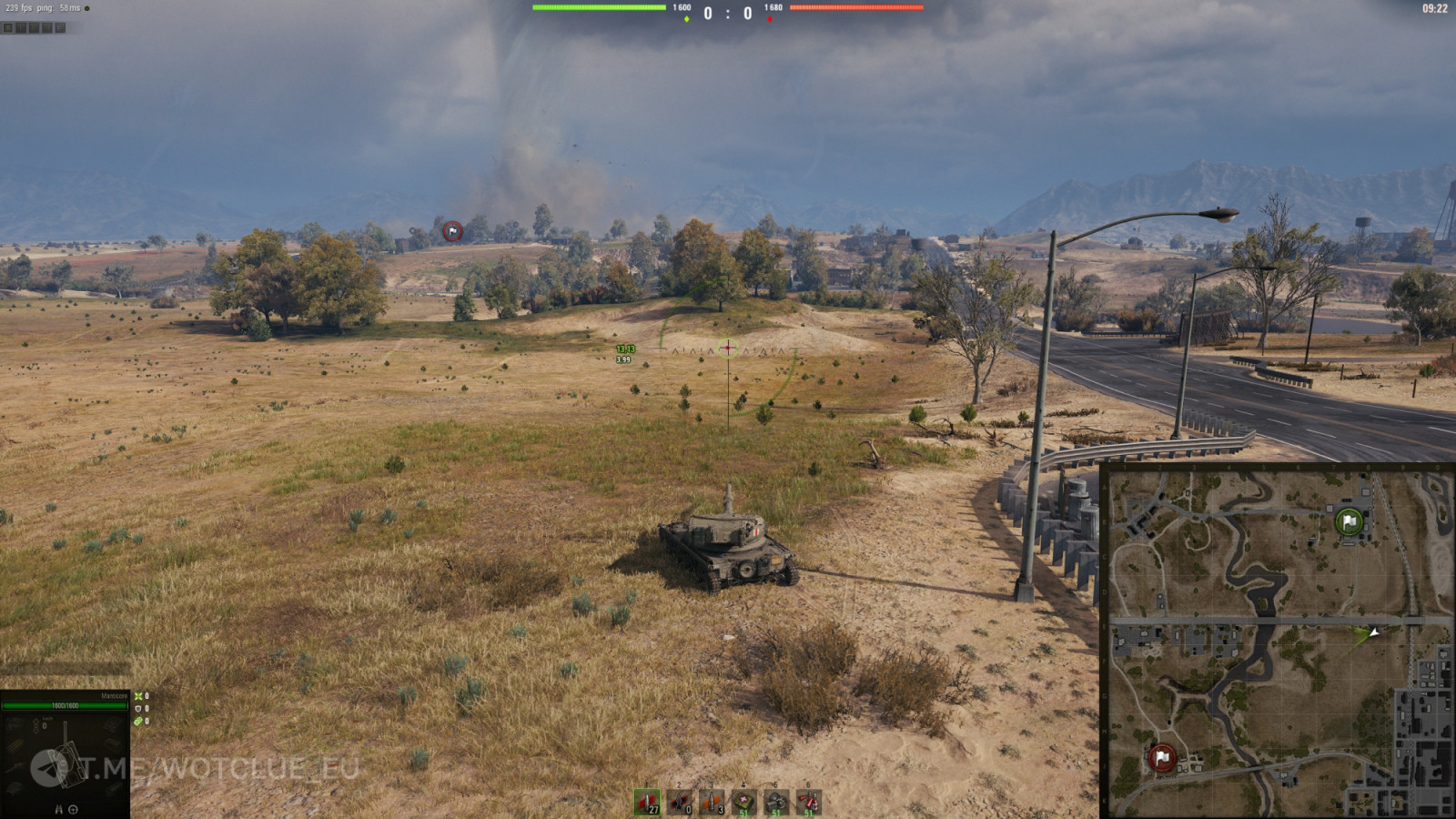Activate the repair kit consumable
Screen dimensions: 1456x819
(776, 802)
